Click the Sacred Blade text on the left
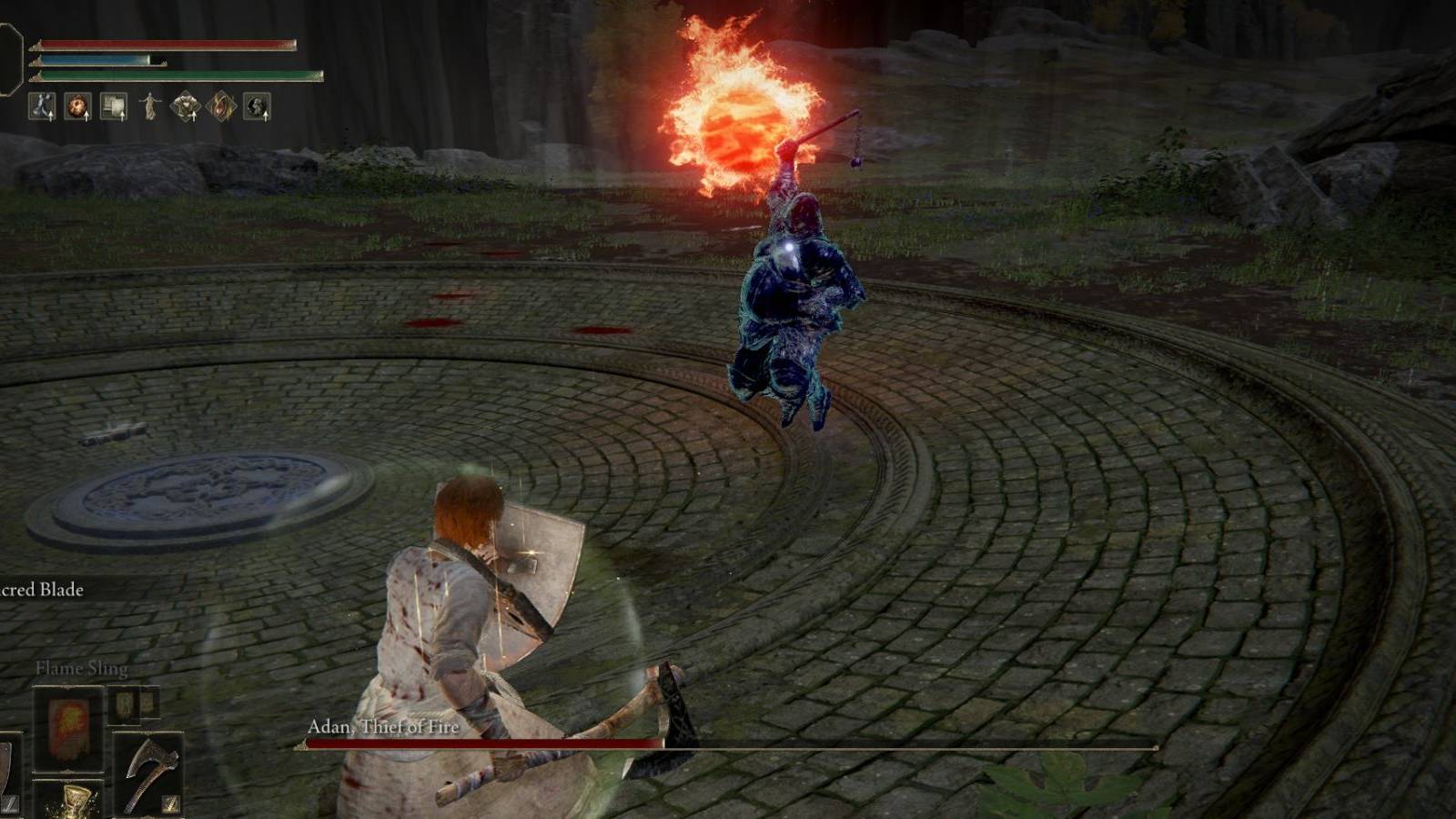This screenshot has width=1456, height=819. 41,590
